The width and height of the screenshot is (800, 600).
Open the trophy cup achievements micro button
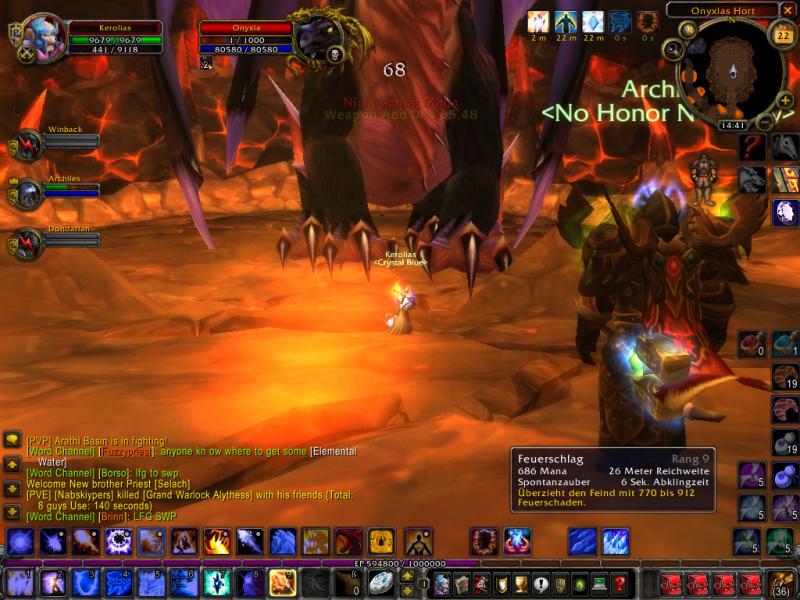[x=519, y=583]
